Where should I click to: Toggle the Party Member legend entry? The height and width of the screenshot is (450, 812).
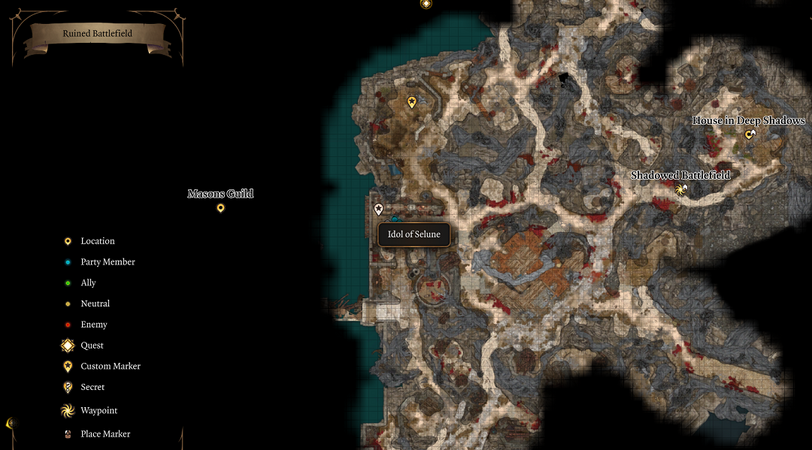pos(107,262)
